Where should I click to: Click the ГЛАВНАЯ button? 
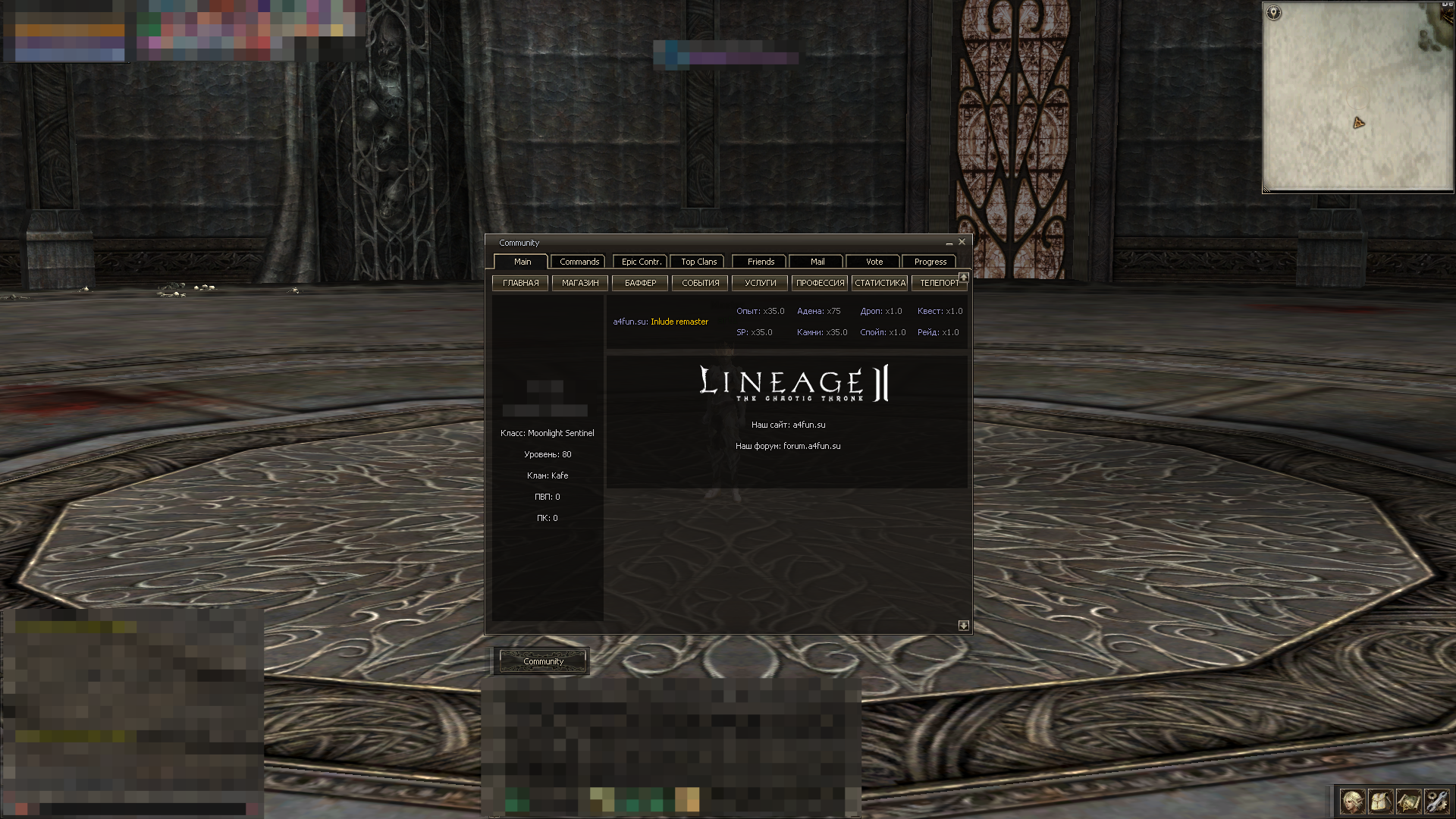click(x=520, y=283)
